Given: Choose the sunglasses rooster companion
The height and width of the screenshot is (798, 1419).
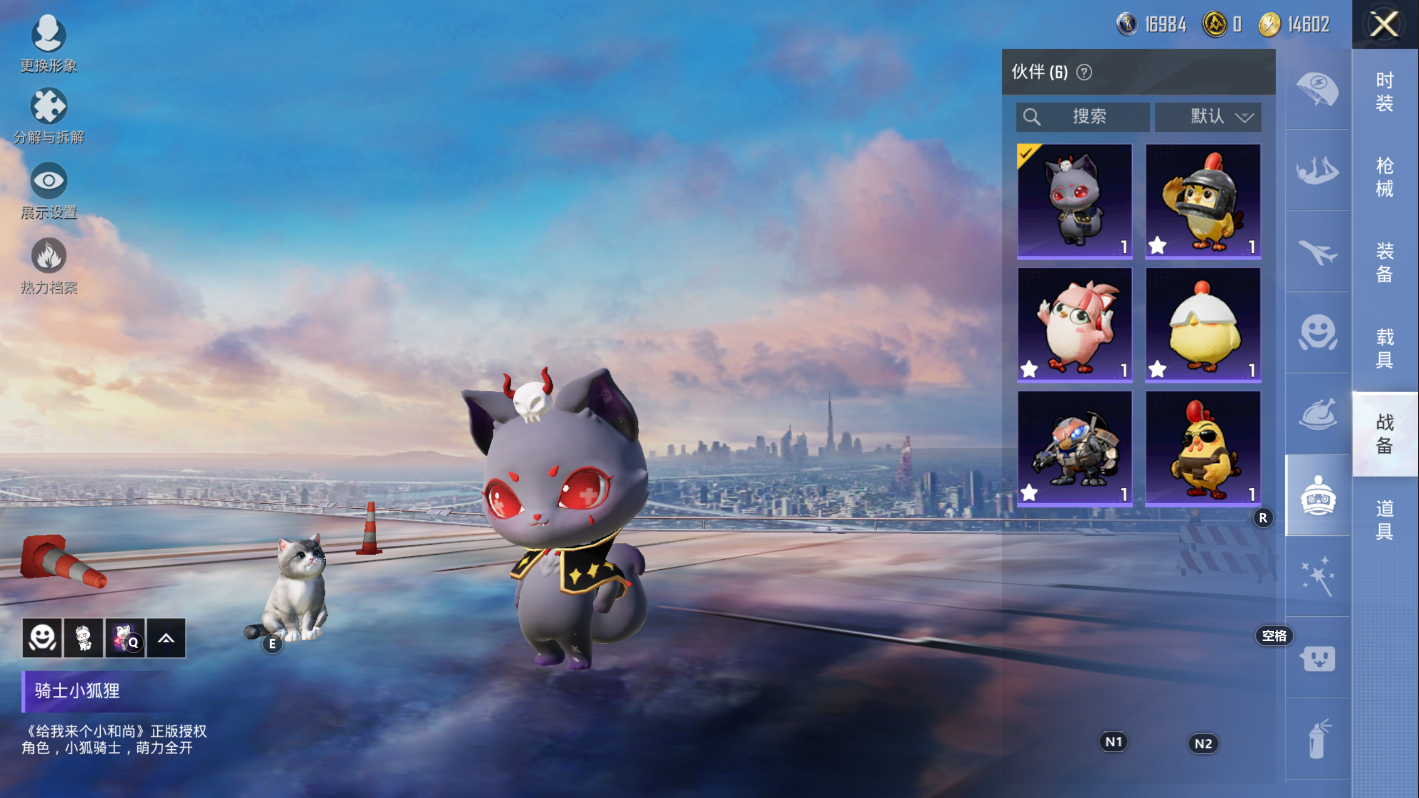Looking at the screenshot, I should (x=1203, y=448).
